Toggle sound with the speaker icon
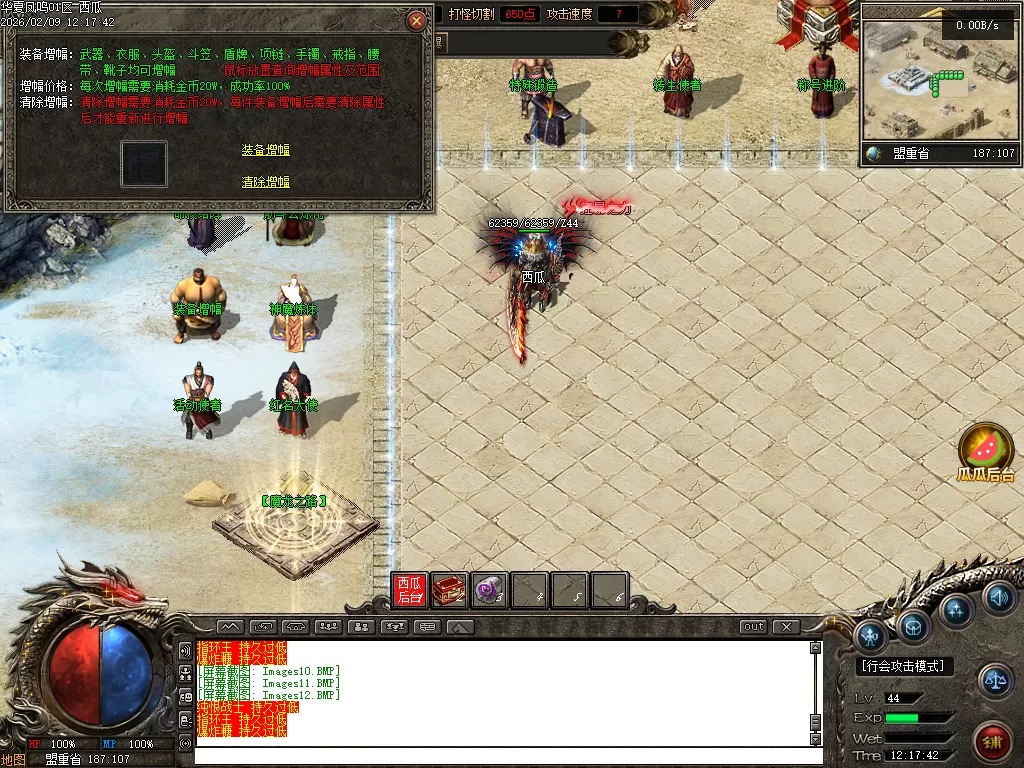The height and width of the screenshot is (768, 1024). pyautogui.click(x=998, y=598)
